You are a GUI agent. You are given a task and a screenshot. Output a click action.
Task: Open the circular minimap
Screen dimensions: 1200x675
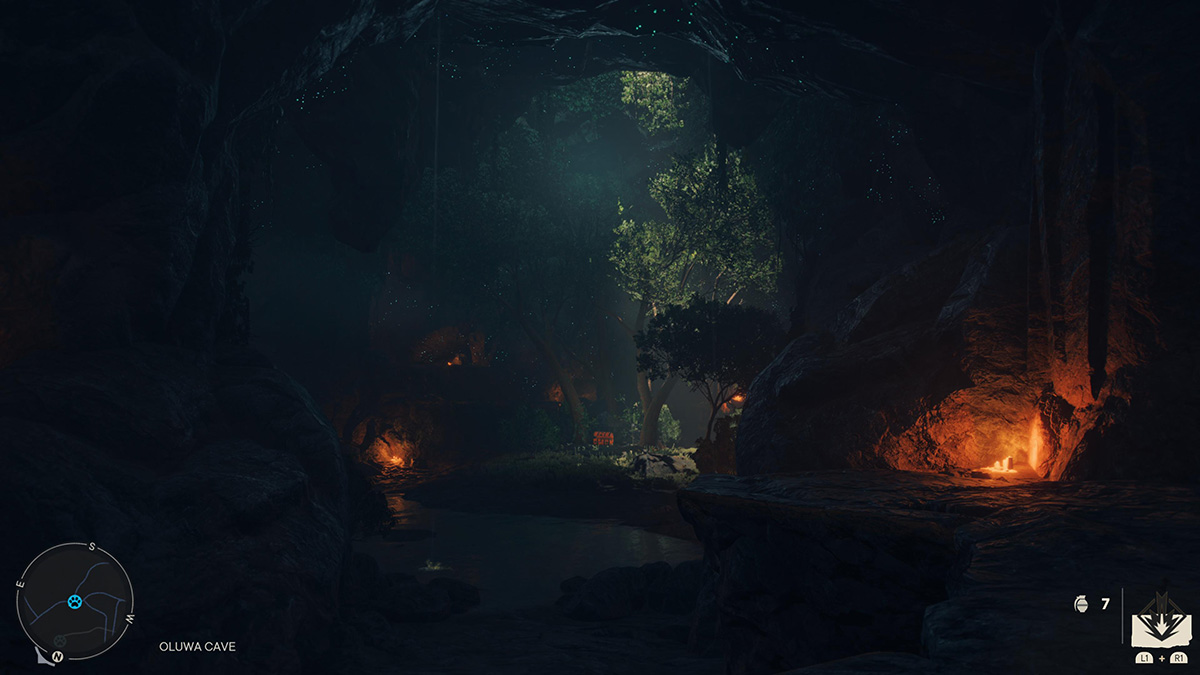click(x=75, y=601)
